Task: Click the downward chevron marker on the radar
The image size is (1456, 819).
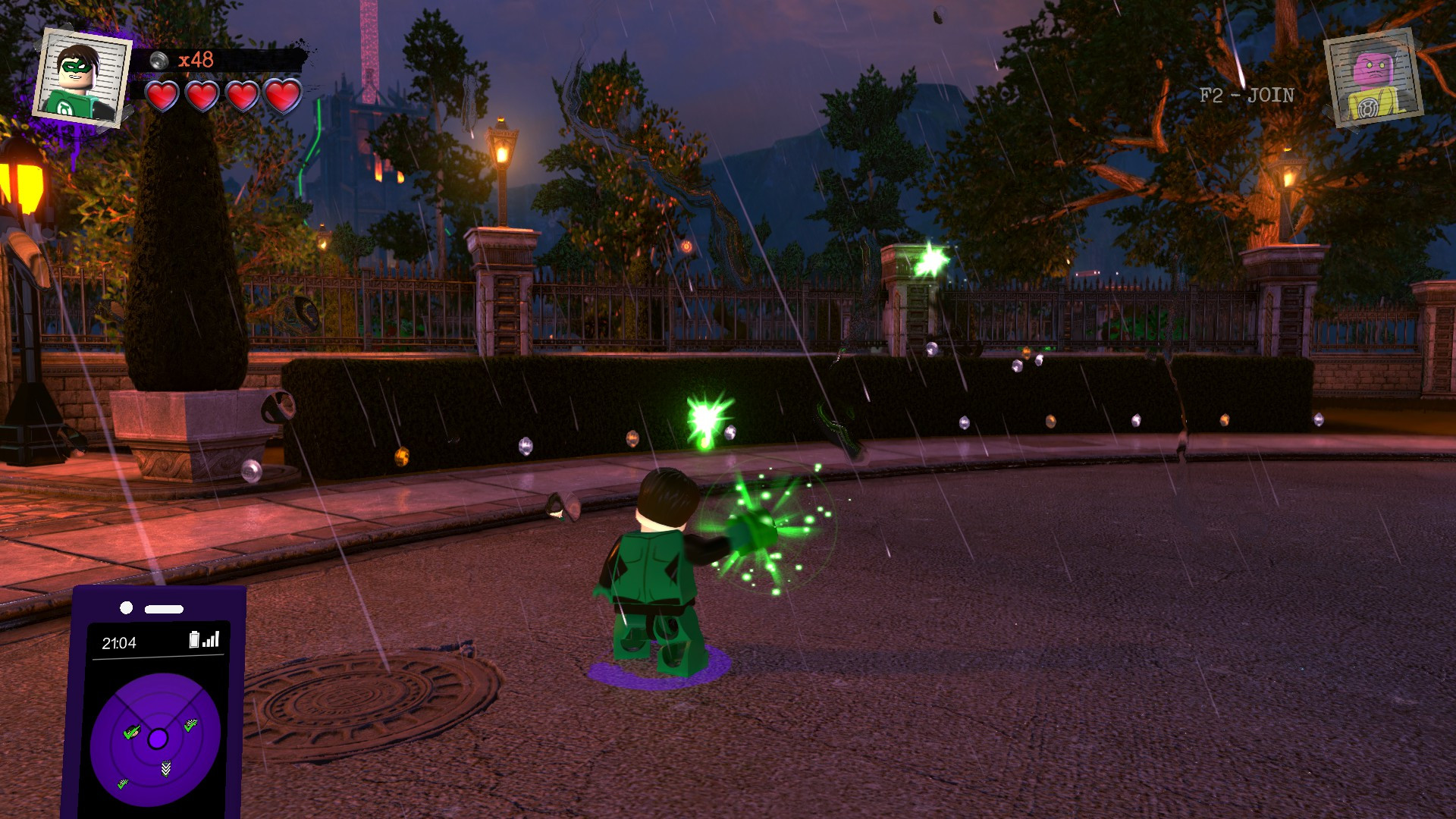Action: tap(165, 768)
